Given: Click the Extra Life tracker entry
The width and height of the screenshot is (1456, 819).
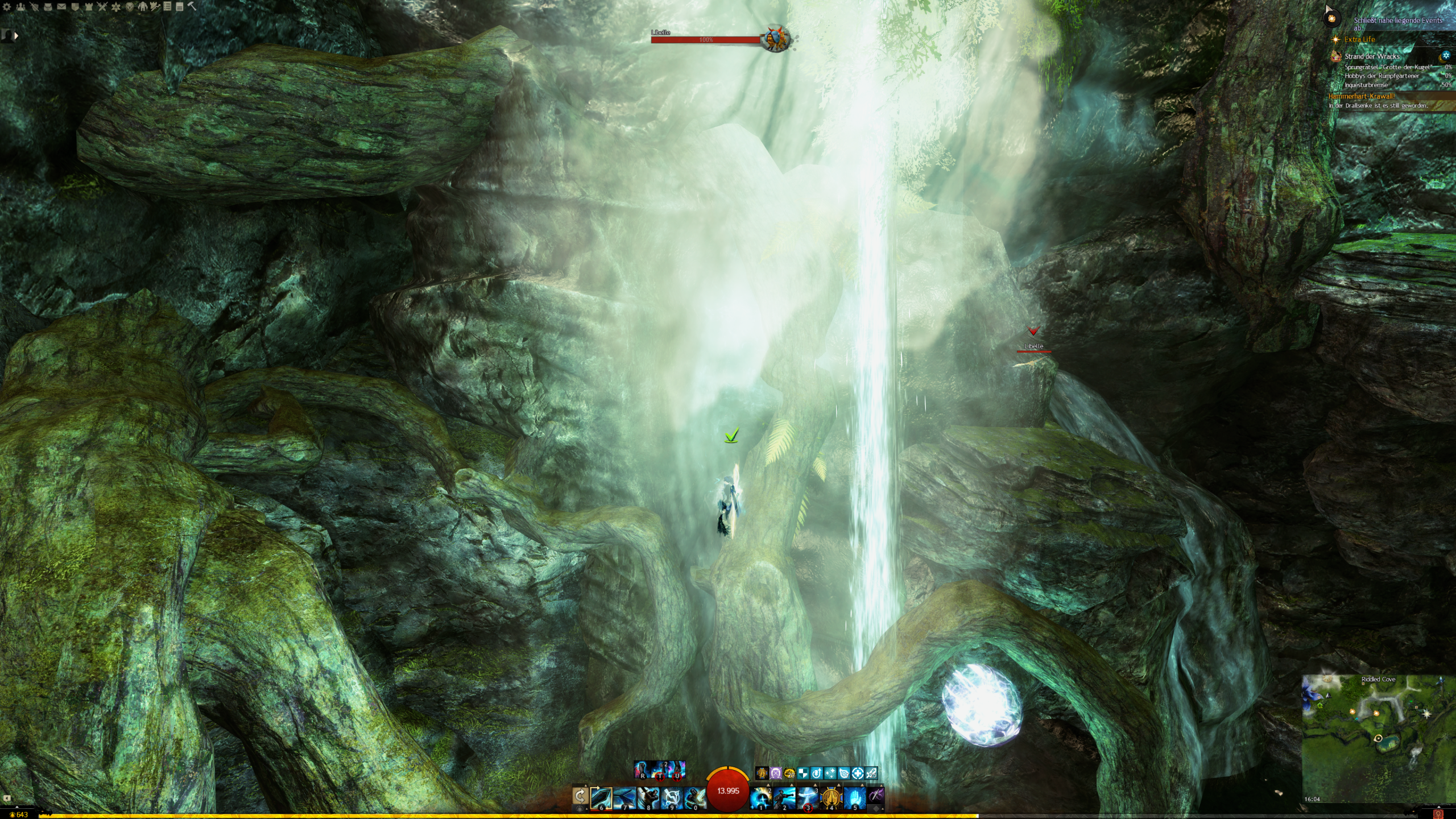Looking at the screenshot, I should 1359,39.
